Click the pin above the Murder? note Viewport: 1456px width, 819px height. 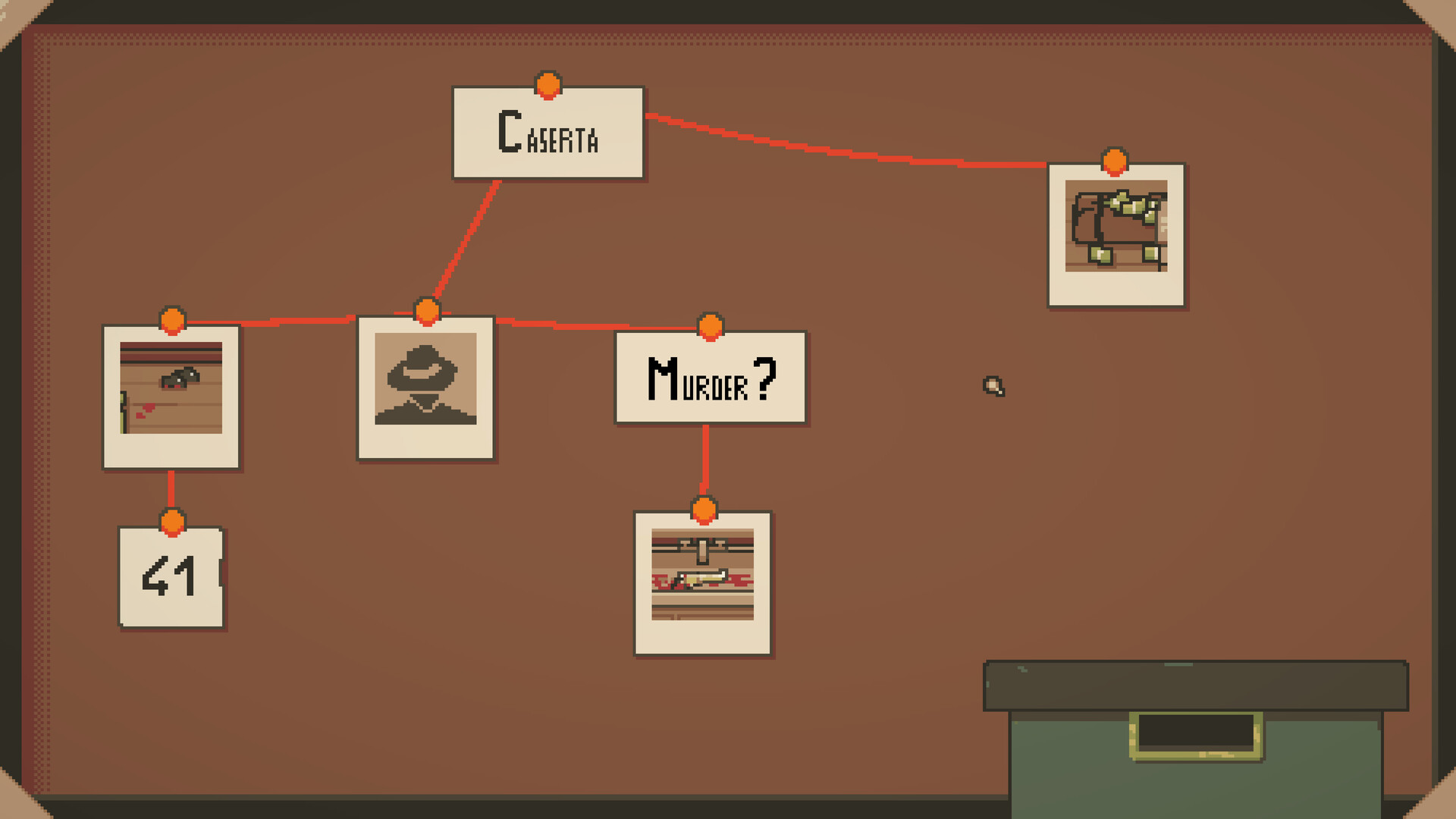tap(709, 326)
